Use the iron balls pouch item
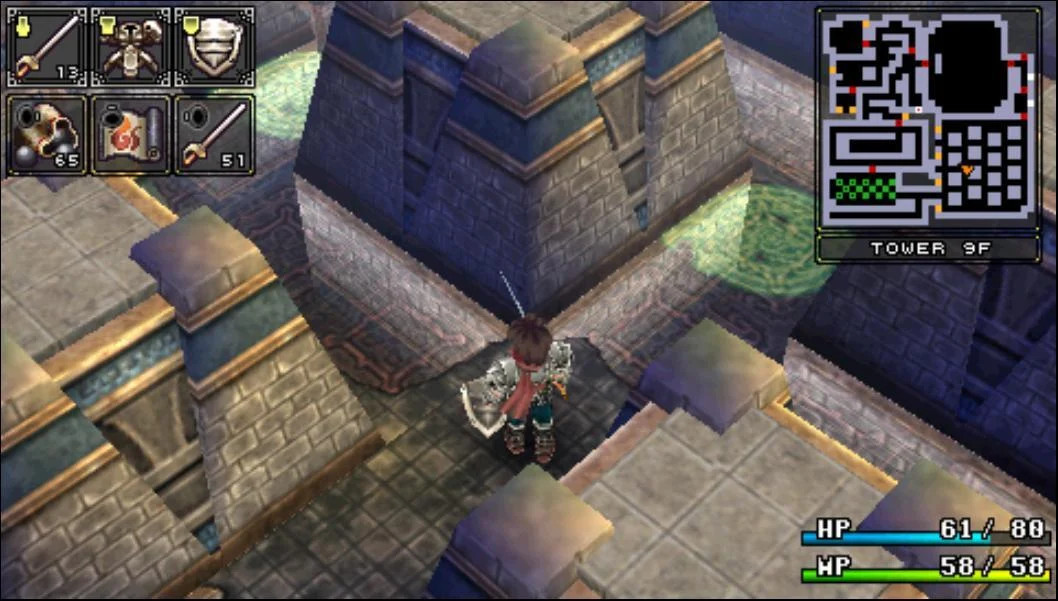Screen dimensions: 1058x601 point(47,134)
